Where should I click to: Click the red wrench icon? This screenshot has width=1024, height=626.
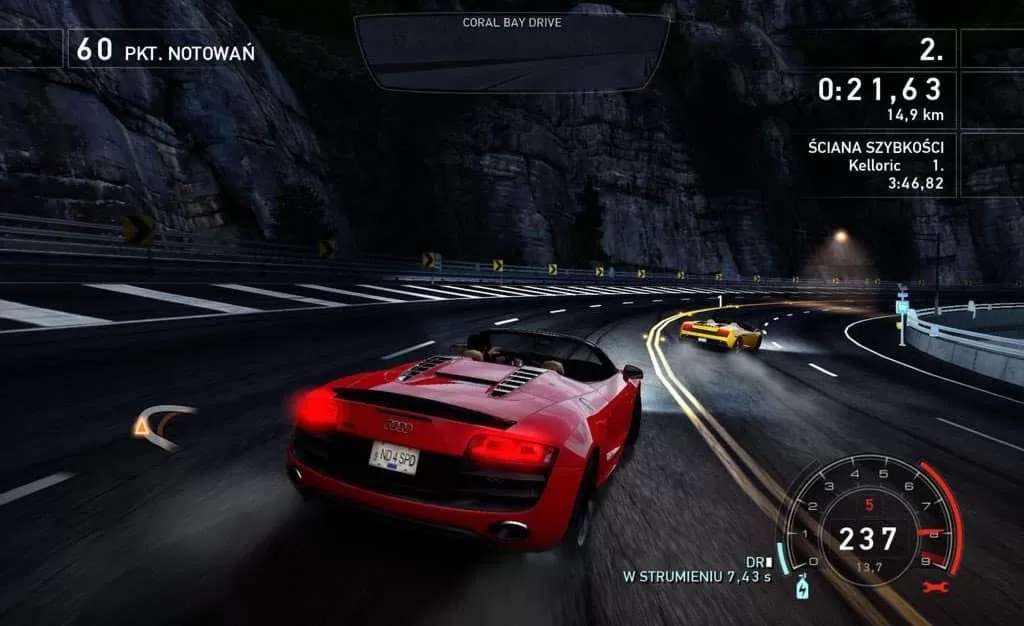coord(937,587)
